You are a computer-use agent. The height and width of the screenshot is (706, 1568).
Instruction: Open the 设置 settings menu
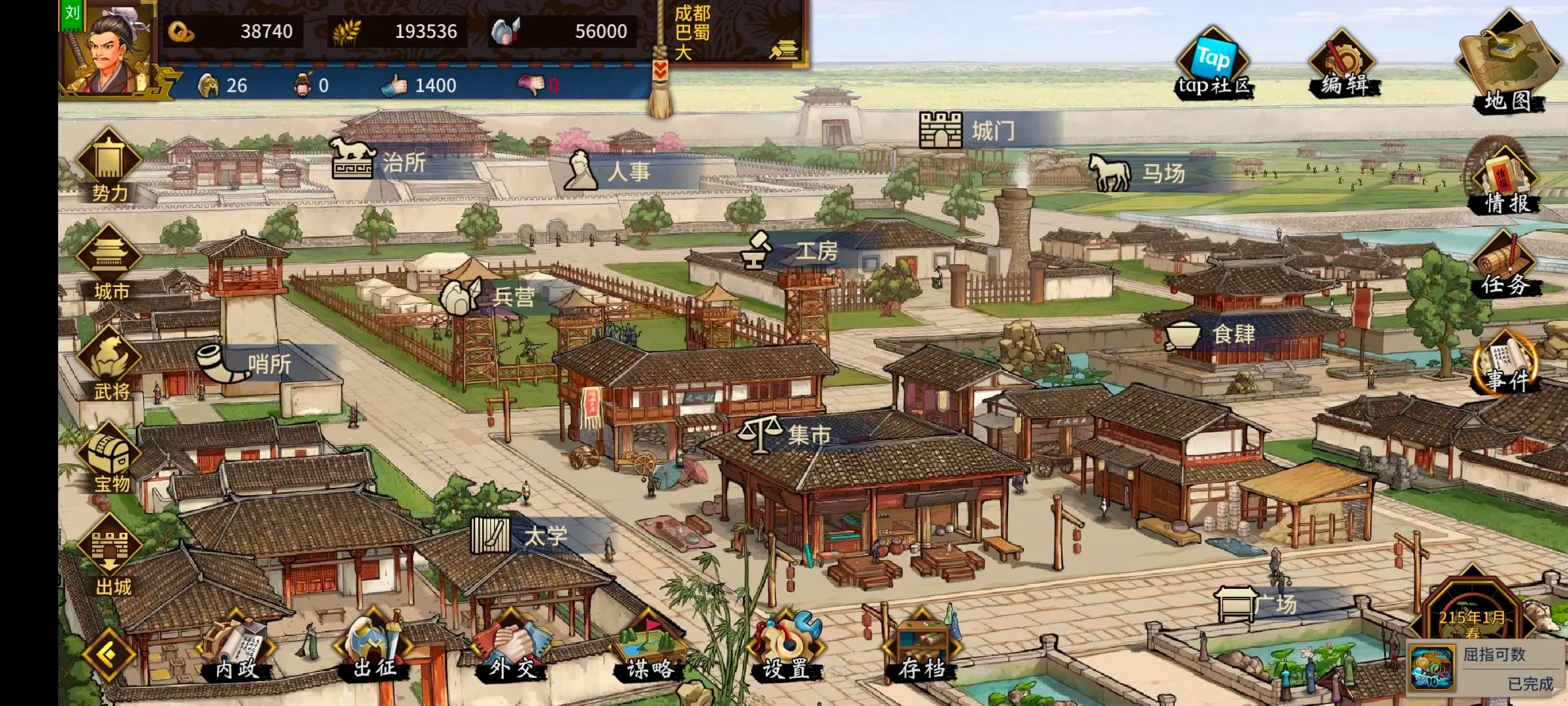785,647
